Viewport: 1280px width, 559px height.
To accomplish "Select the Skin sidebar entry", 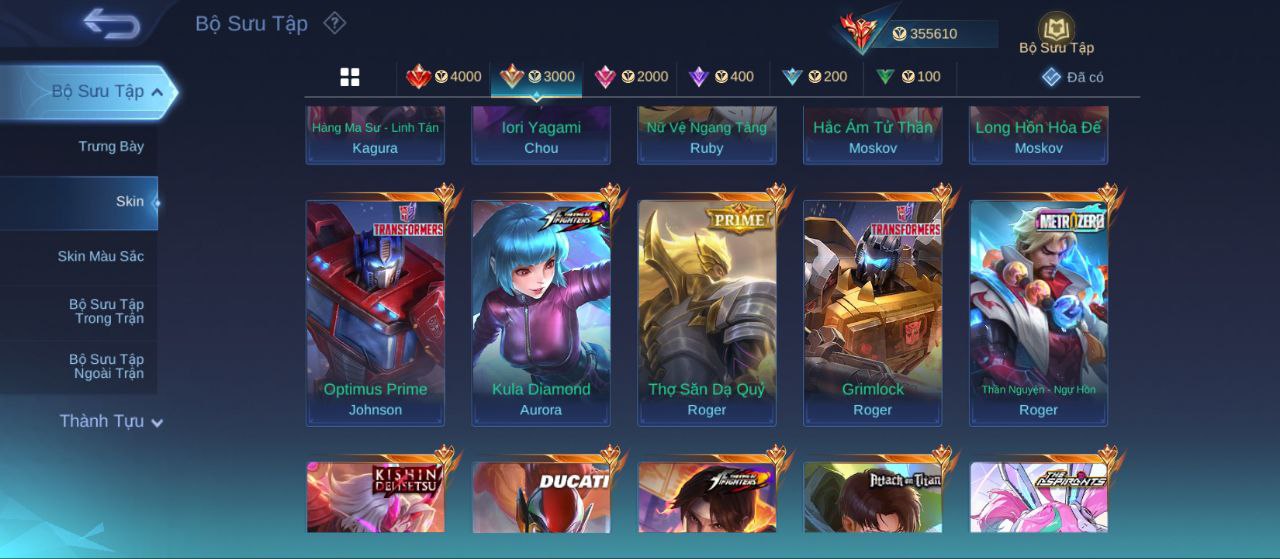I will pos(129,202).
